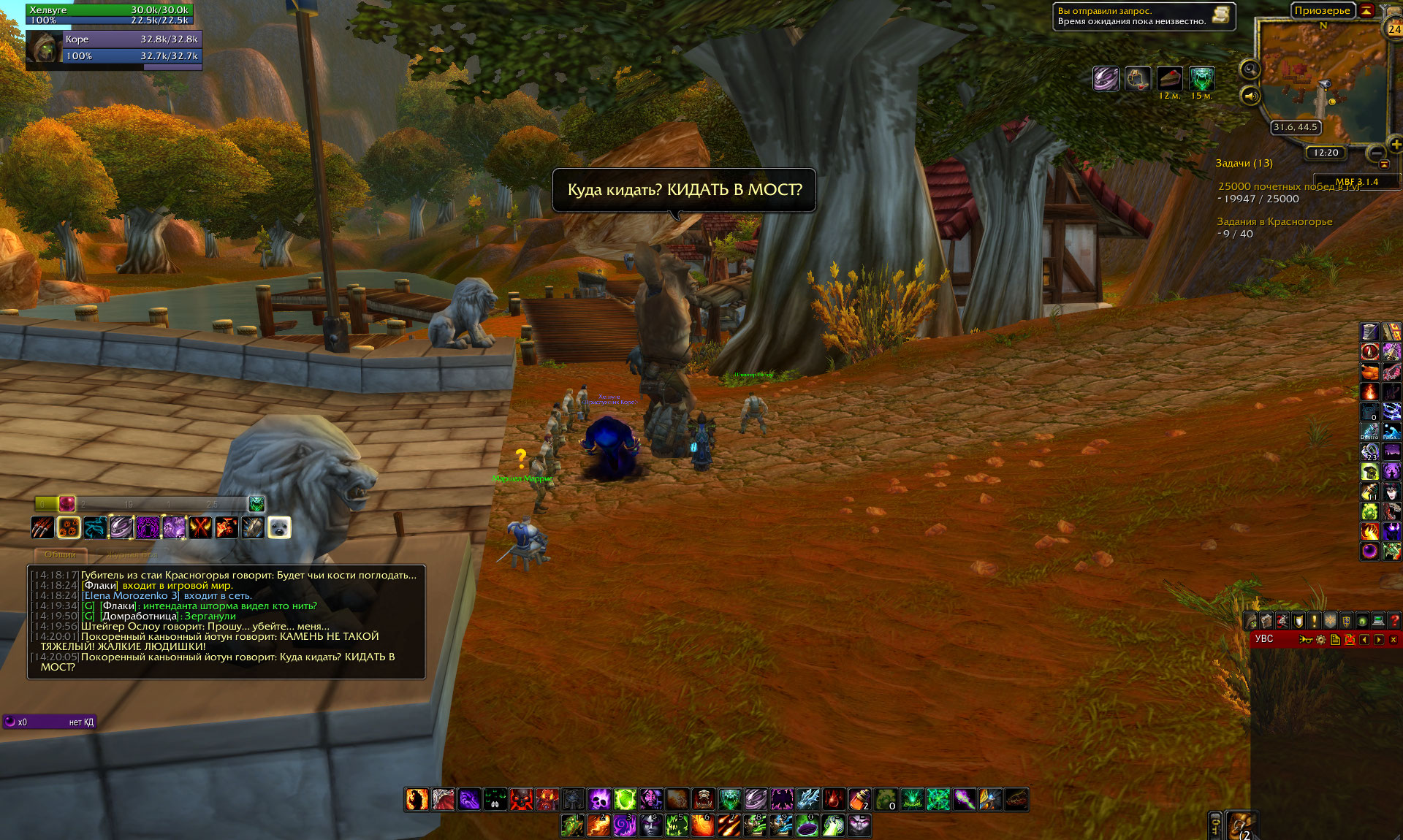
Task: Activate the purple skull spell icon
Action: pos(599,799)
